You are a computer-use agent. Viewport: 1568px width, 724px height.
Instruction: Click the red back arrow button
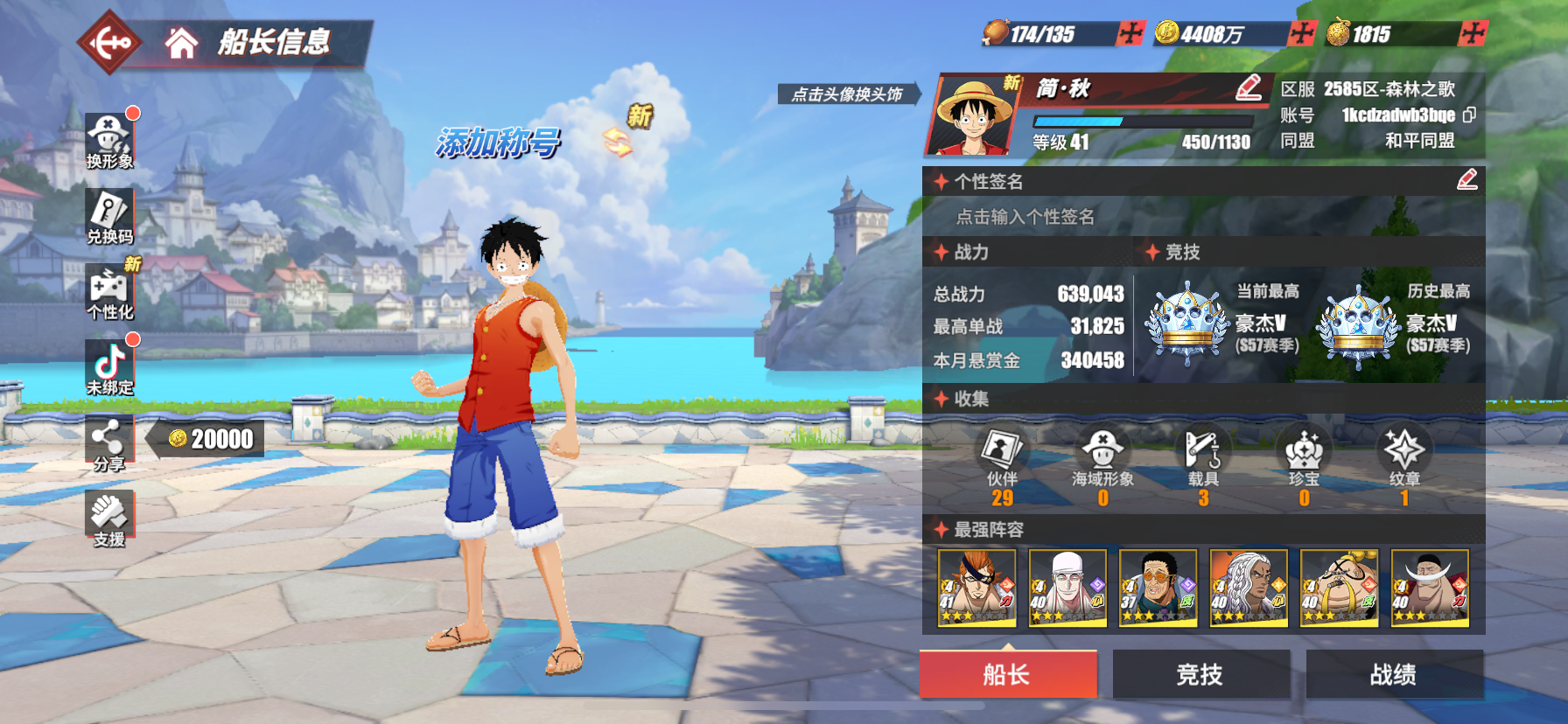109,42
